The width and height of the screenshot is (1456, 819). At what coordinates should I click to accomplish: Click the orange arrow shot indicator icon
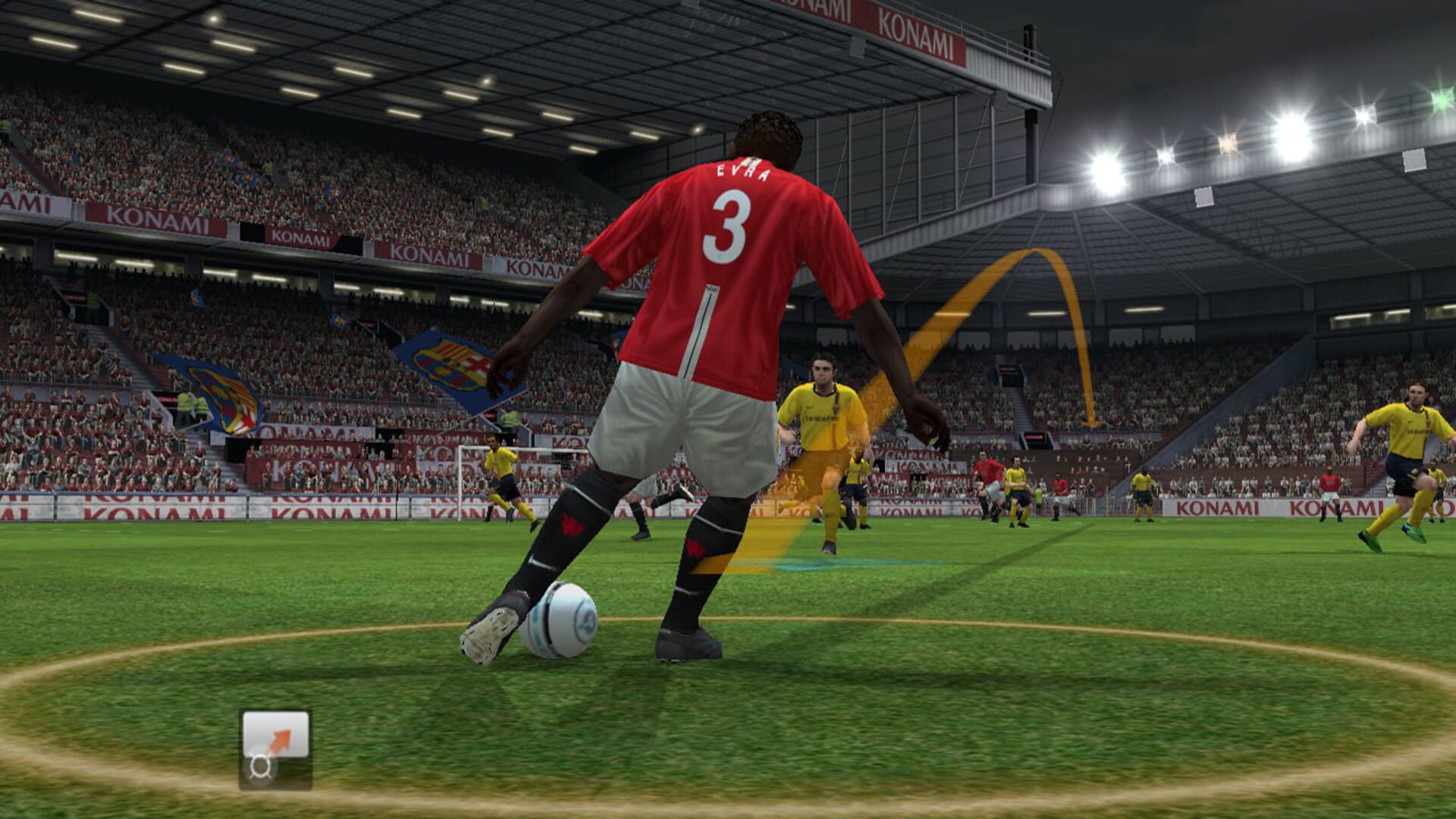(281, 739)
